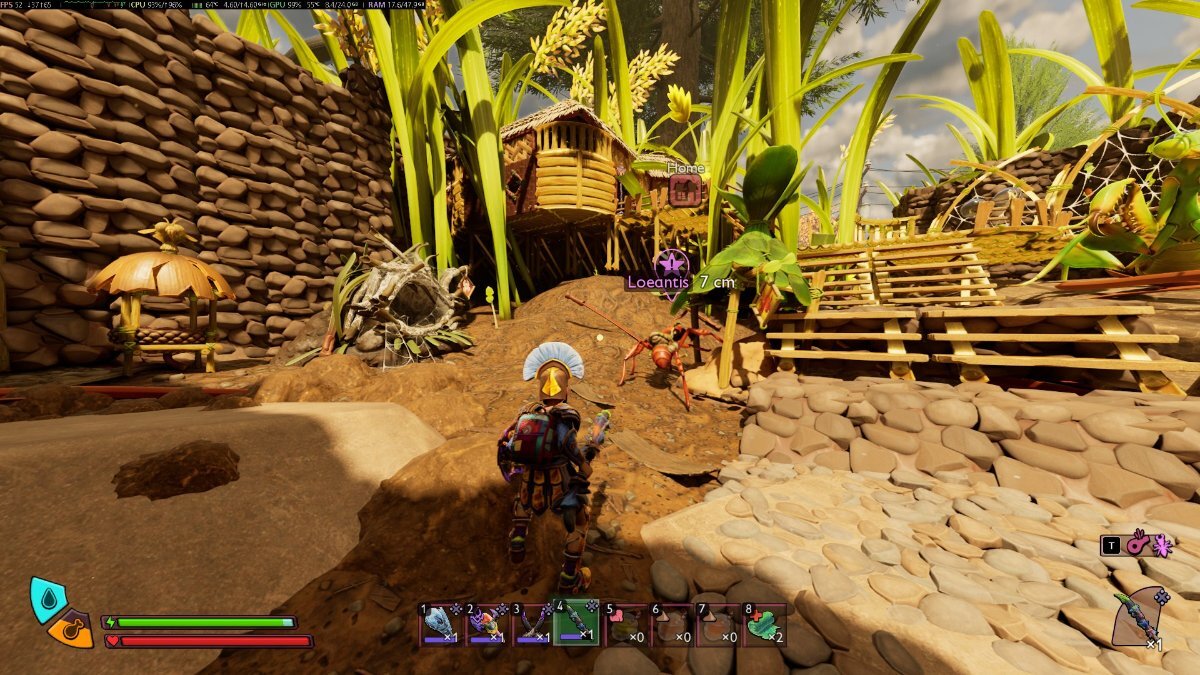Click the Home waypoint marker

click(x=685, y=190)
